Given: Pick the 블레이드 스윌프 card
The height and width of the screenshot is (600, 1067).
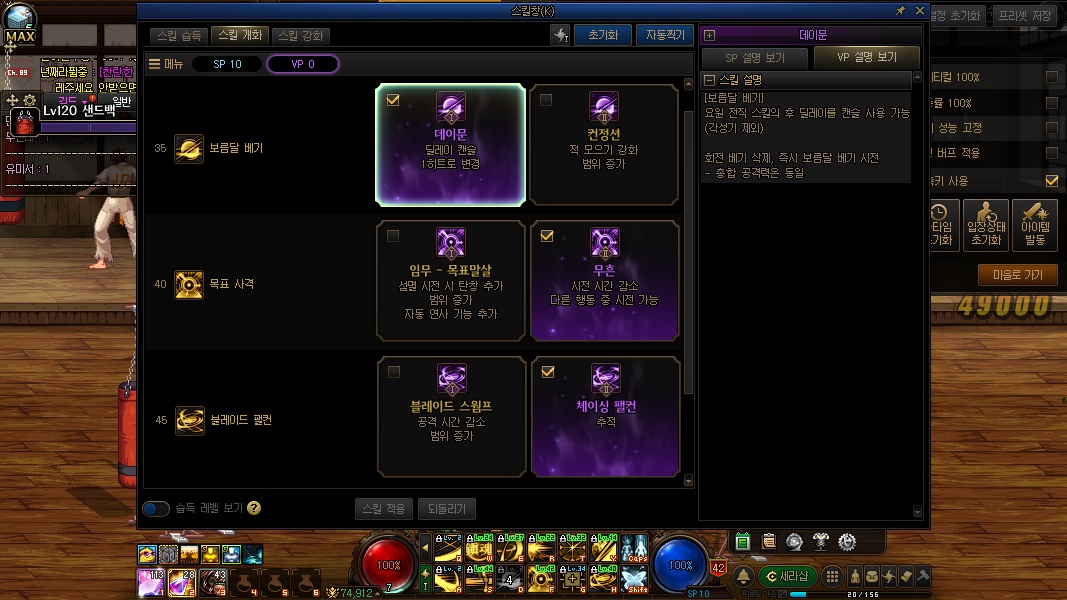Looking at the screenshot, I should click(451, 416).
